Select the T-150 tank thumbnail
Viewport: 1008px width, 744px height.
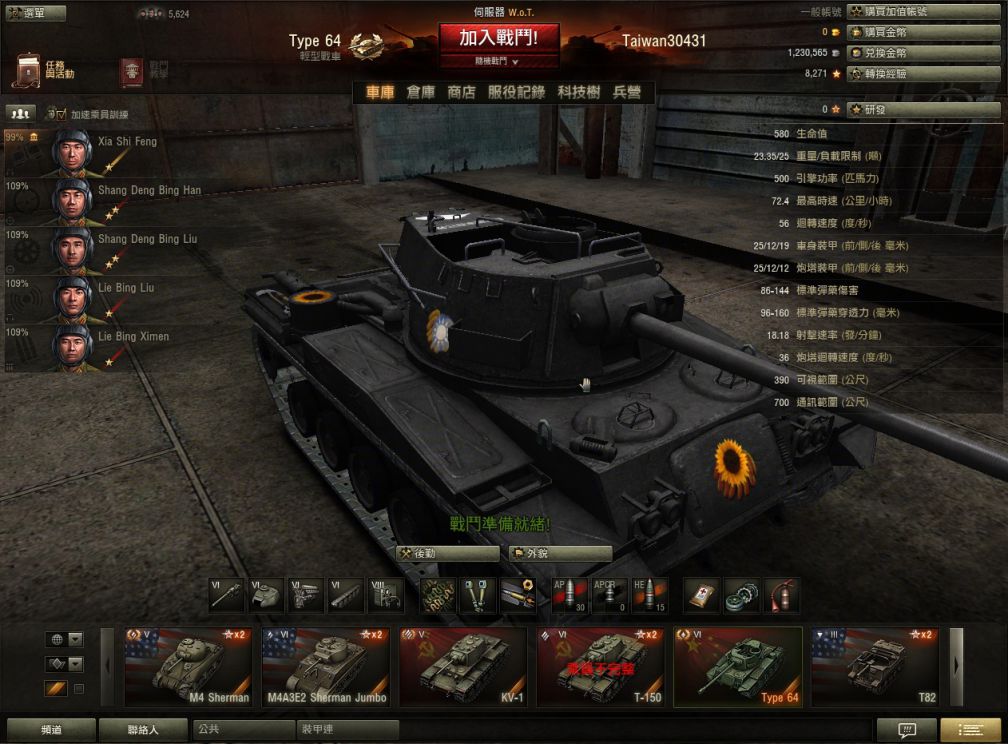(x=601, y=667)
